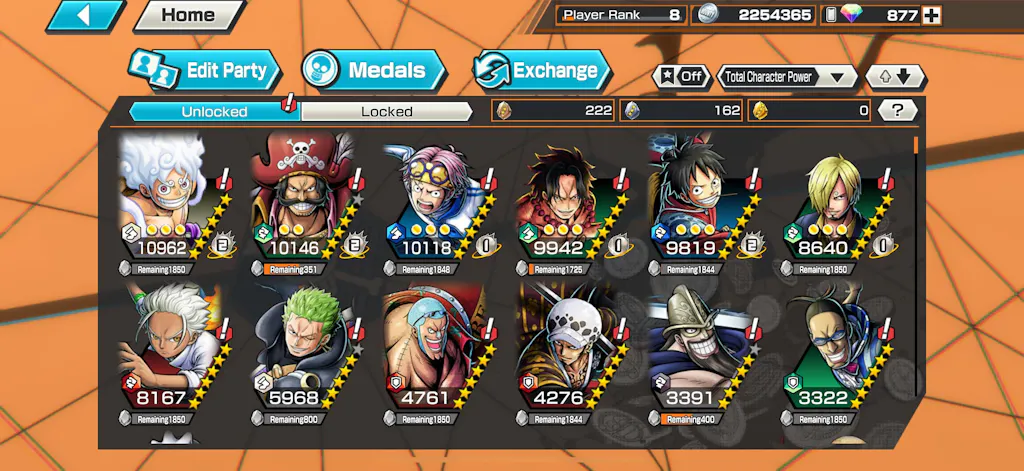The height and width of the screenshot is (471, 1024).
Task: Open the Total Character Power sort dropdown
Action: [x=787, y=76]
